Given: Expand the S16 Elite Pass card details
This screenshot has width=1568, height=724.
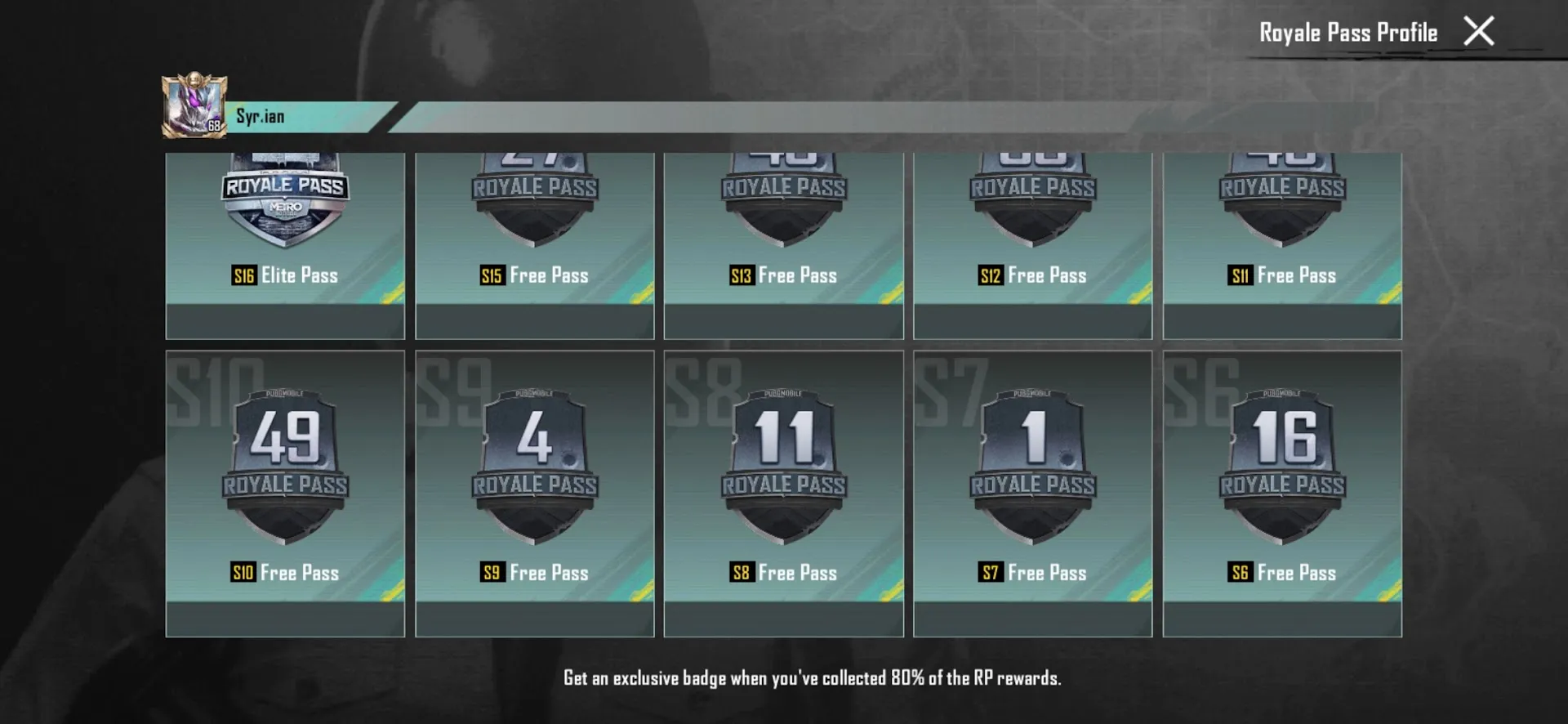Looking at the screenshot, I should (286, 322).
